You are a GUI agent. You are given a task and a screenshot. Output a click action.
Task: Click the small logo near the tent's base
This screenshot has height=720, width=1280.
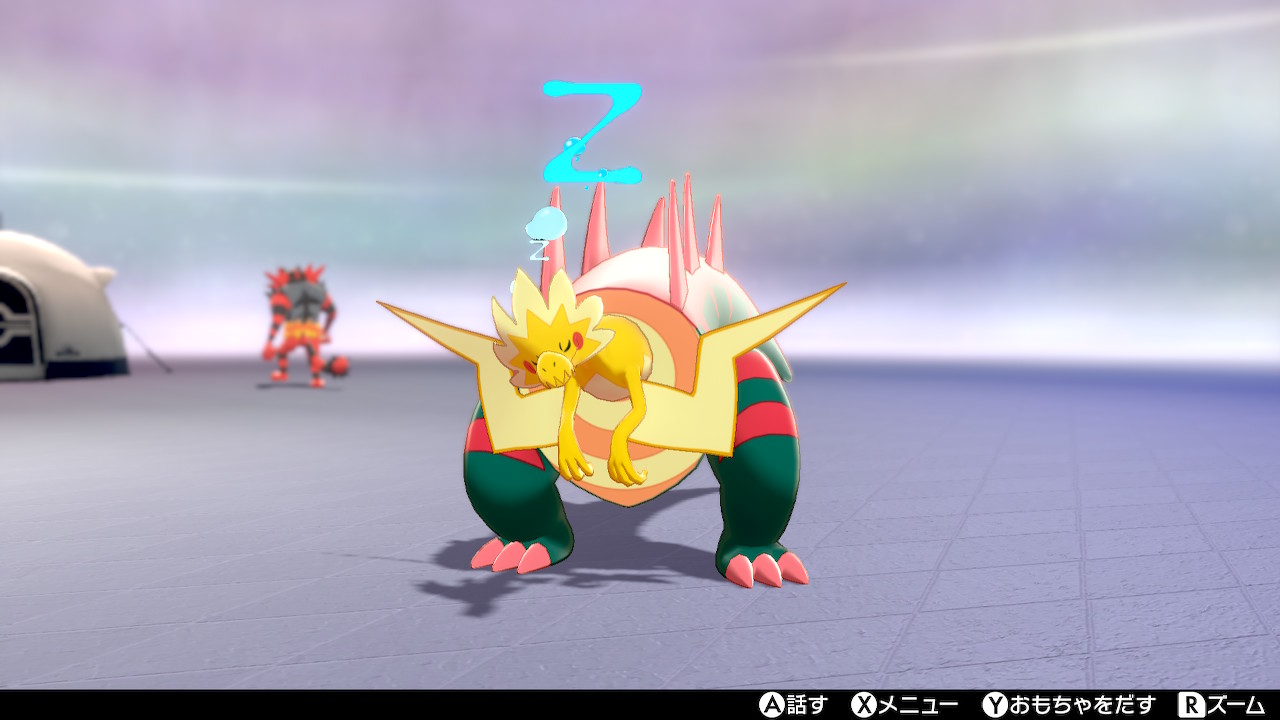tap(67, 350)
